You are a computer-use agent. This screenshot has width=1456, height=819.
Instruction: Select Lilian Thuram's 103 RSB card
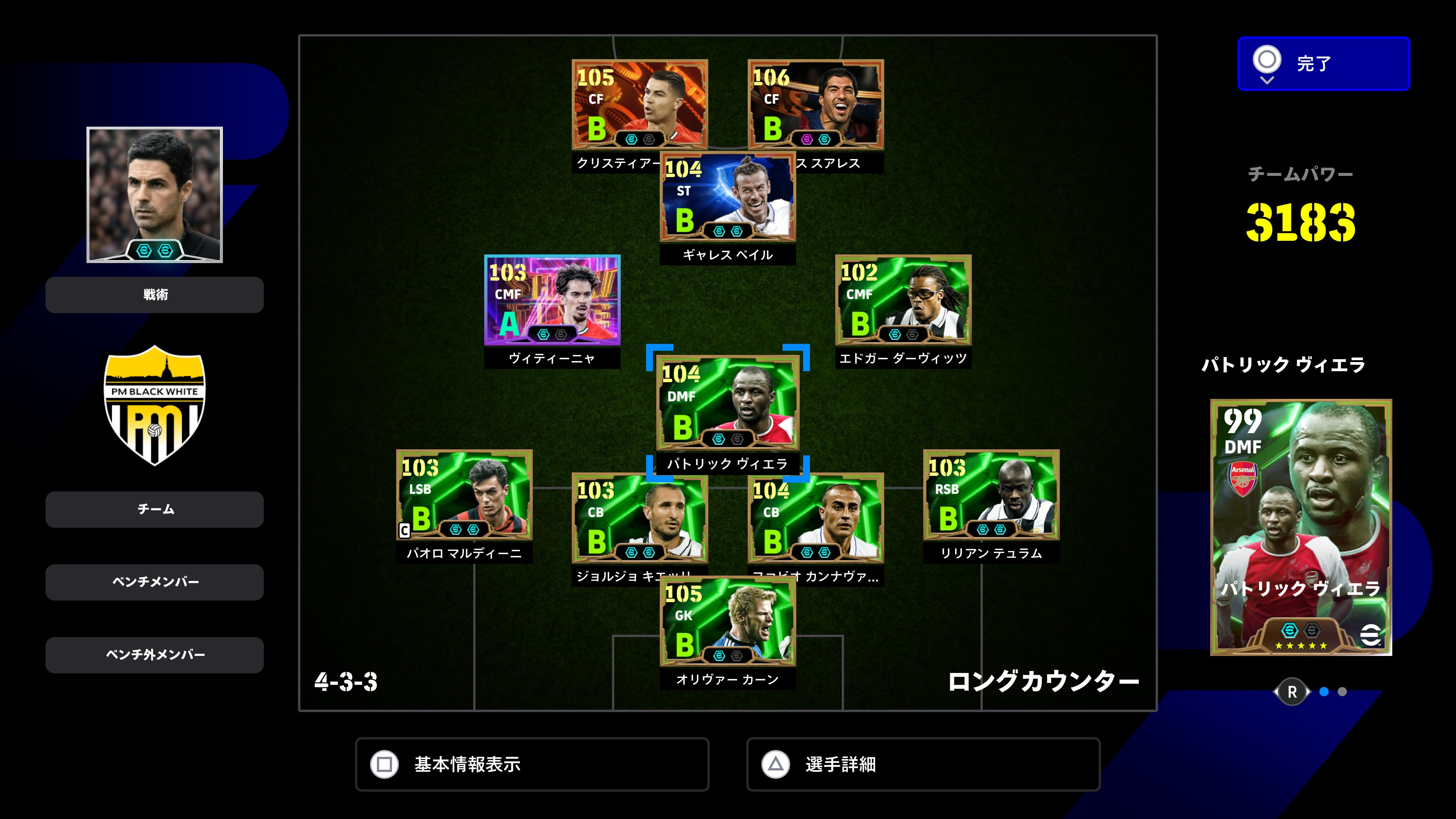[991, 494]
